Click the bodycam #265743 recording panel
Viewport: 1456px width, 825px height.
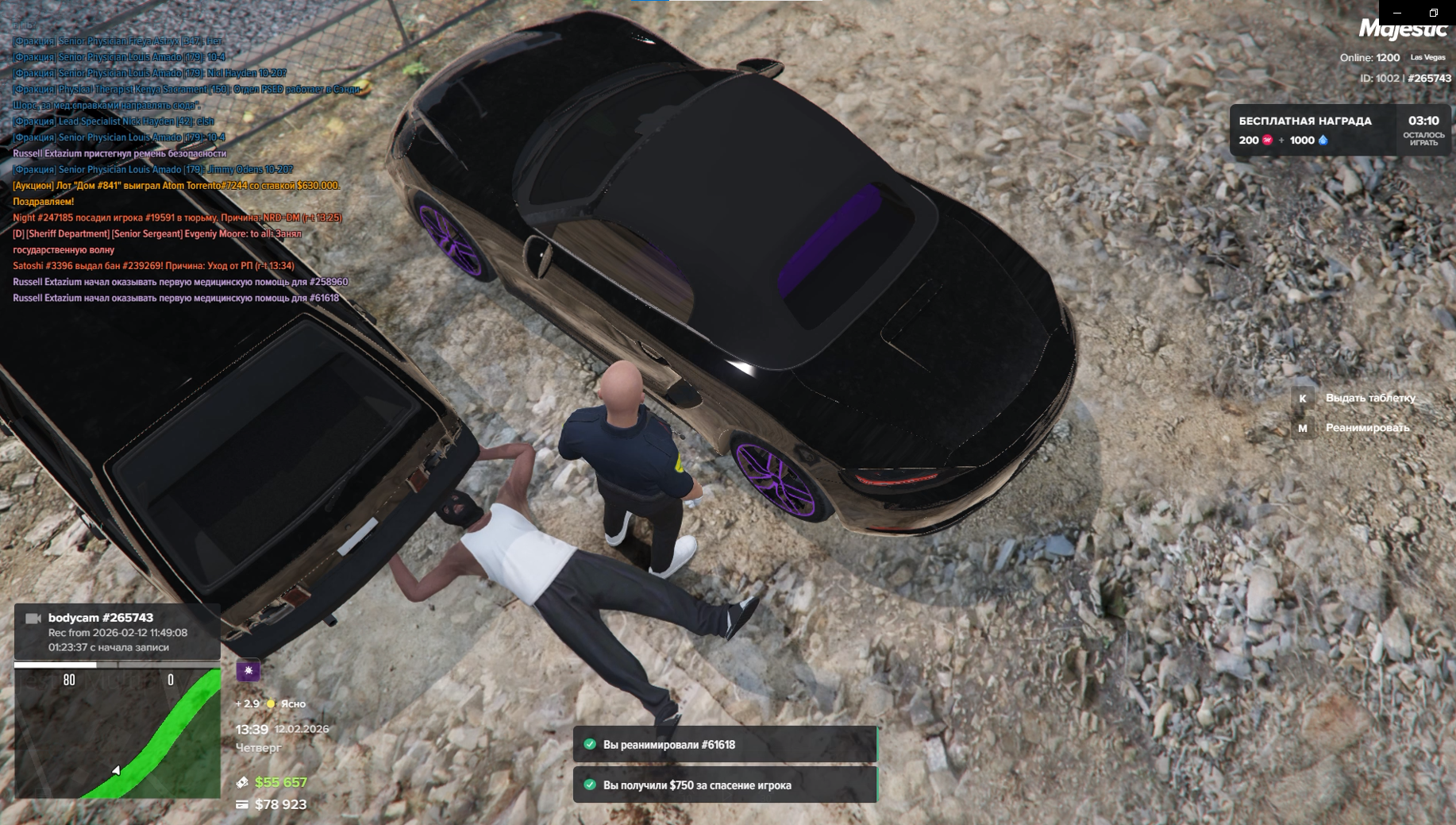click(x=117, y=632)
